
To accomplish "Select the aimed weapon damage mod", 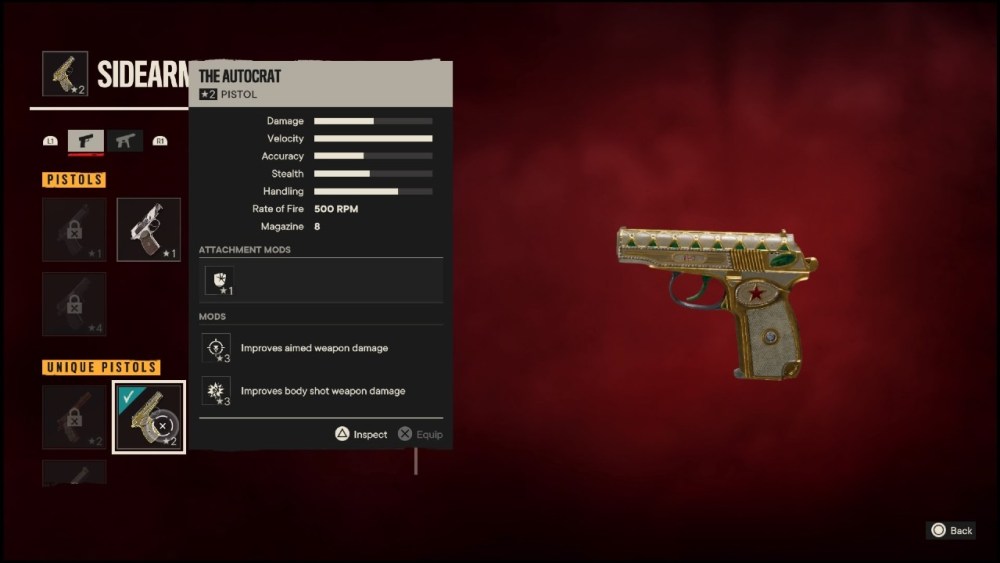I will point(216,348).
